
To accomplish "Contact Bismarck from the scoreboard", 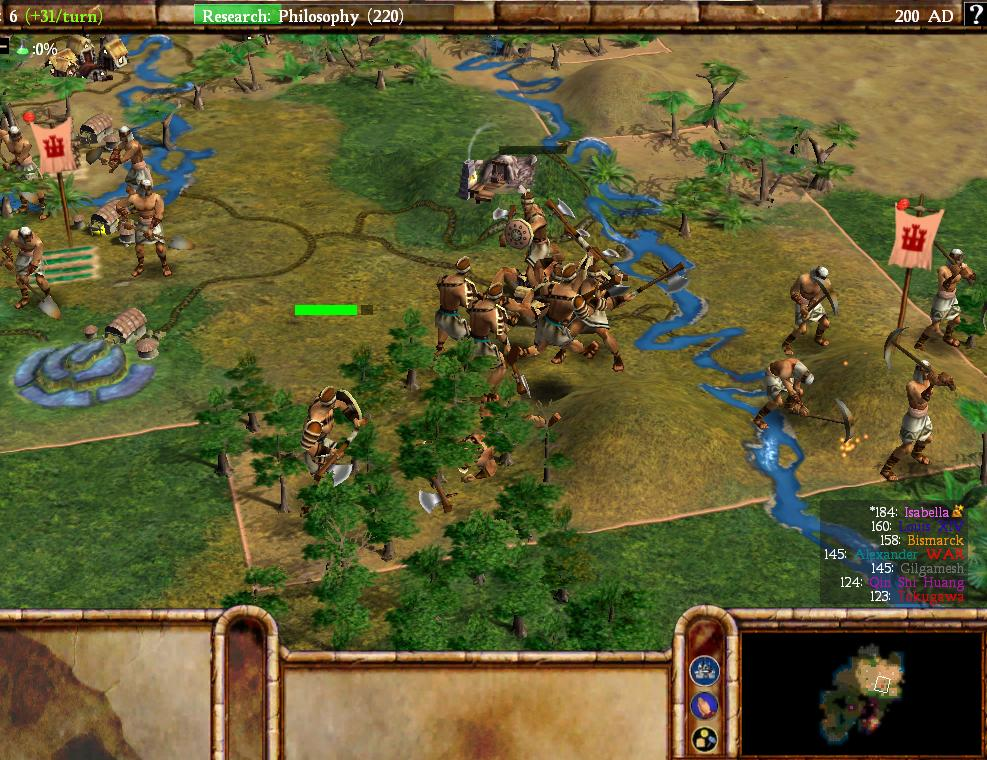I will point(935,540).
